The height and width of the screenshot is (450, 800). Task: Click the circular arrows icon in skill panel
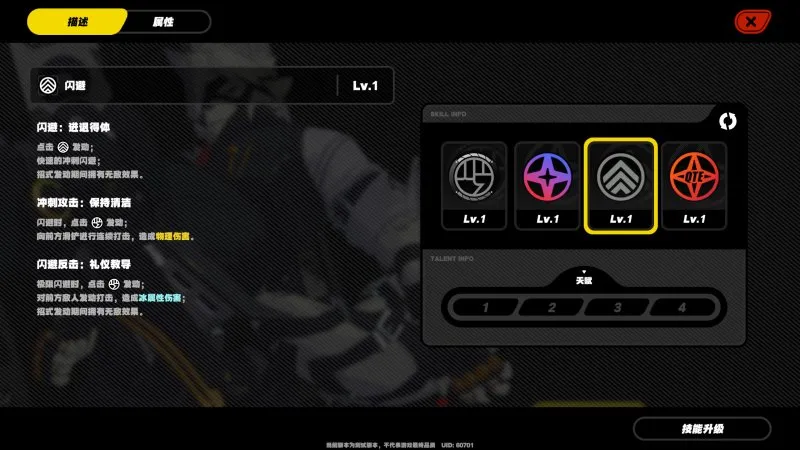coord(727,121)
